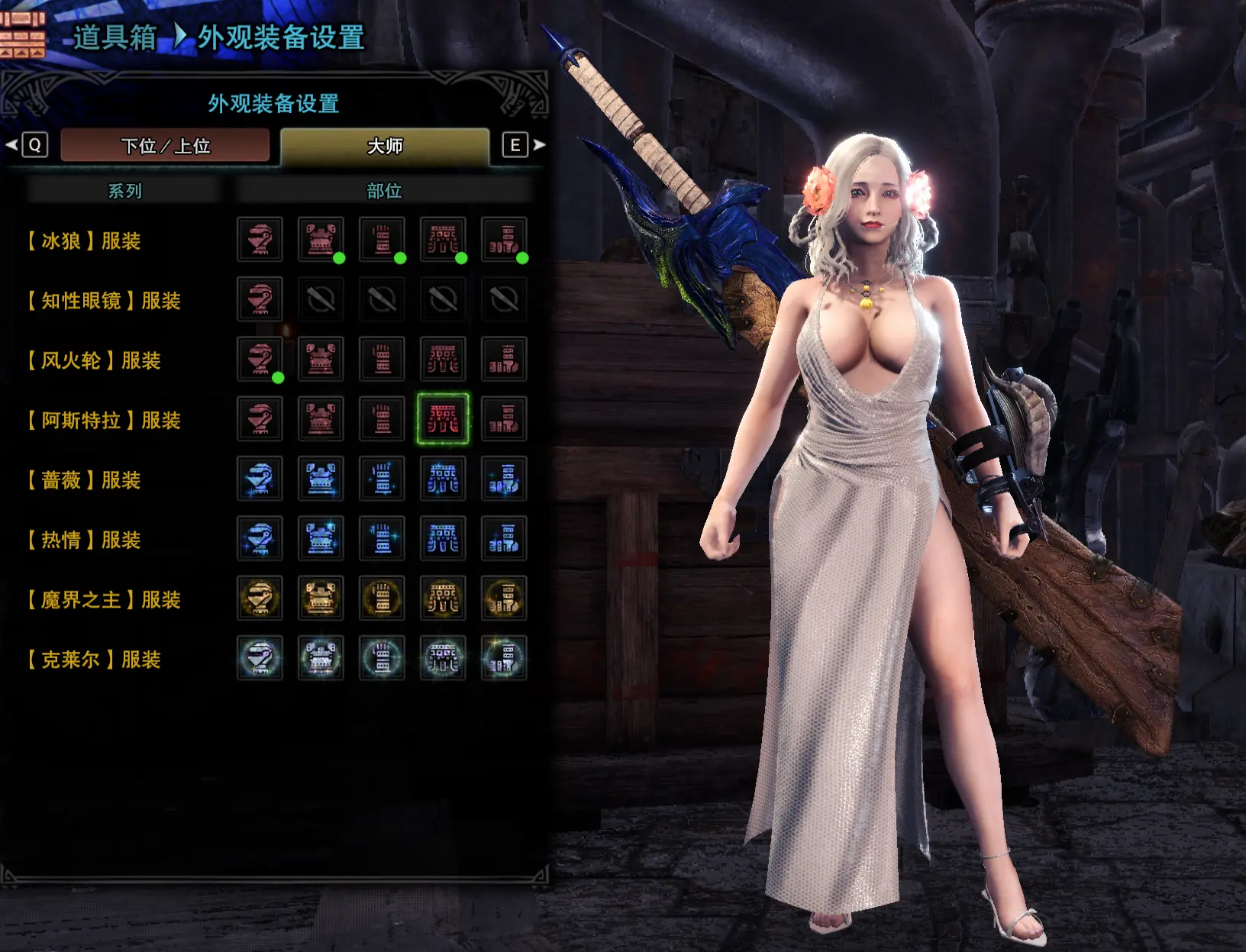Select the 冰狼 set chest armor
The image size is (1246, 952).
pos(321,240)
